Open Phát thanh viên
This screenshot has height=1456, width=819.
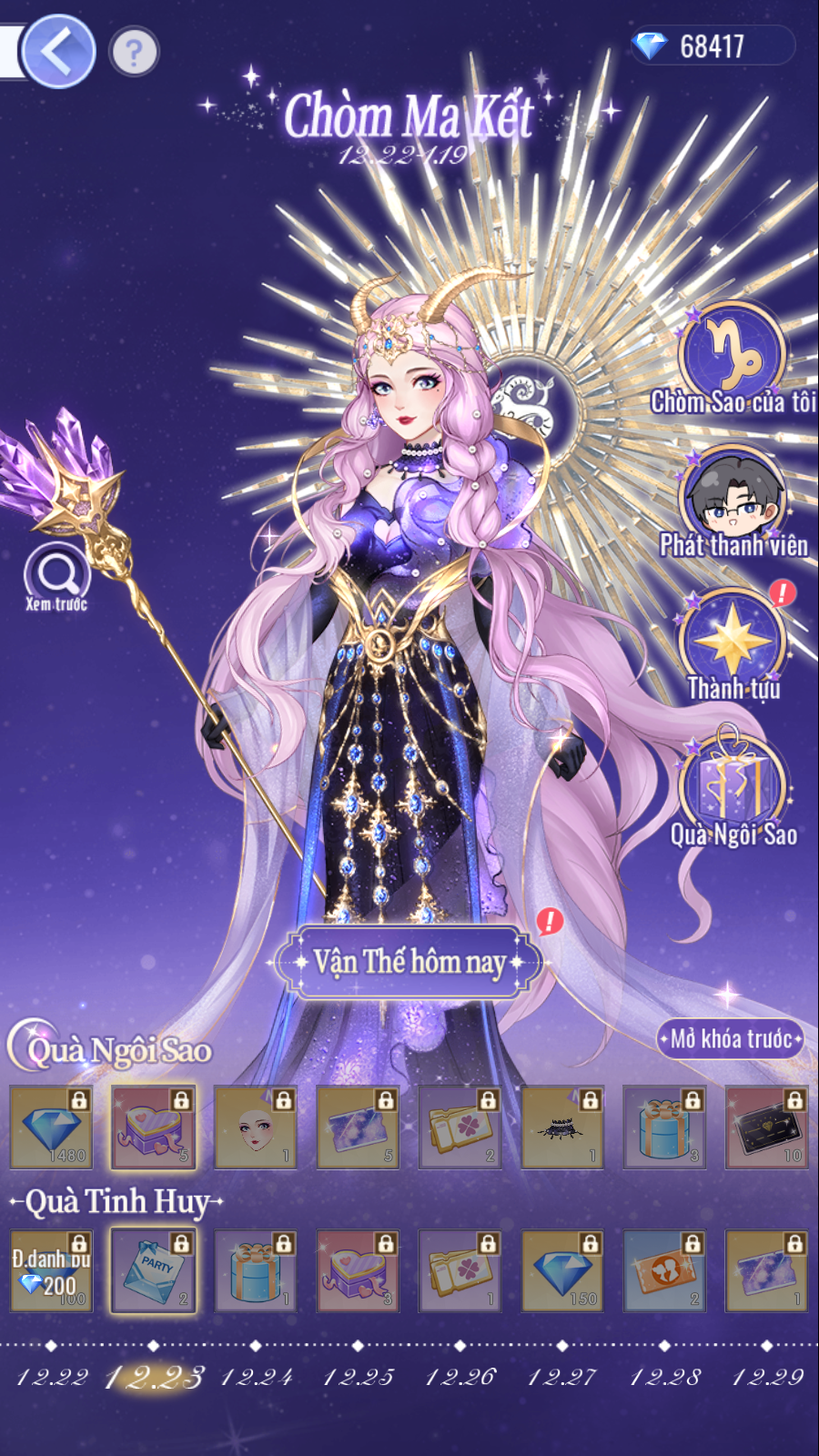[x=732, y=500]
